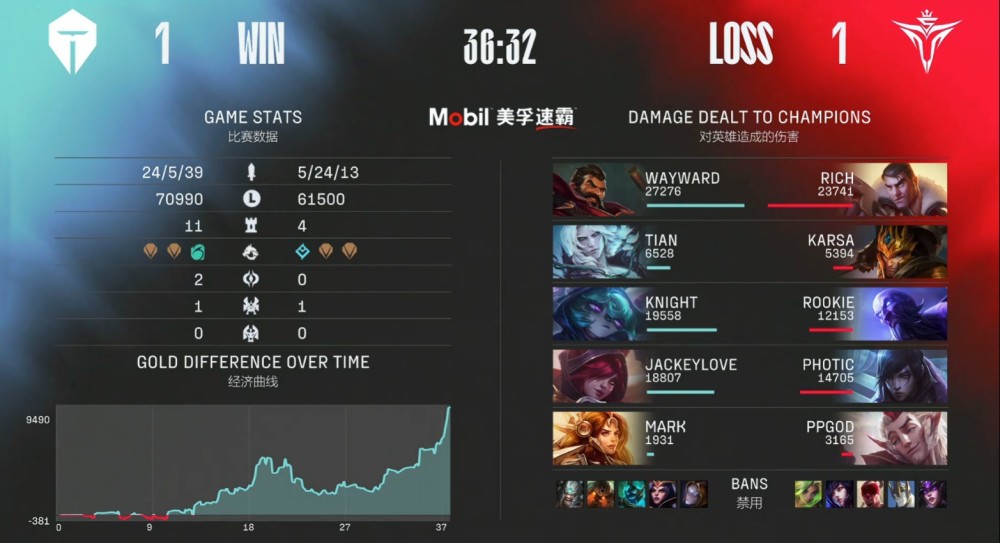Select KNIGHT's champion portrait

(x=596, y=313)
